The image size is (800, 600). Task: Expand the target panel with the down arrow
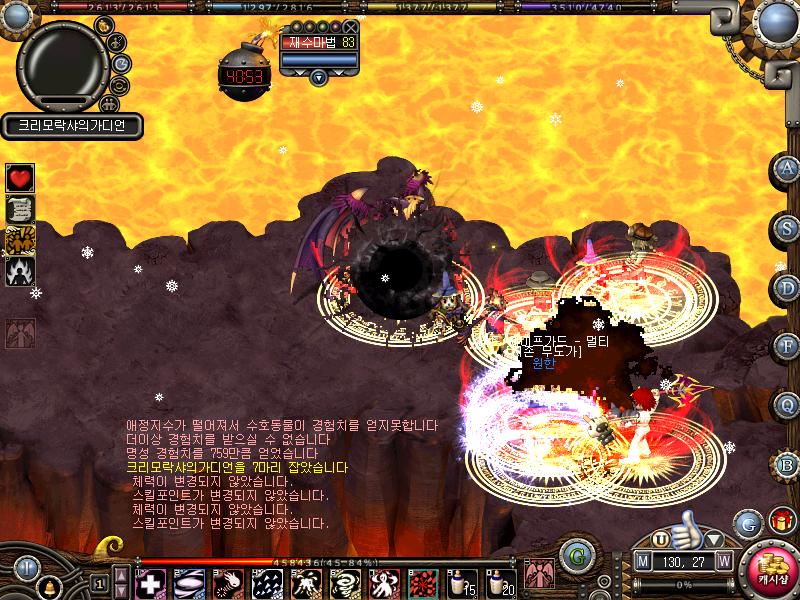coord(318,77)
